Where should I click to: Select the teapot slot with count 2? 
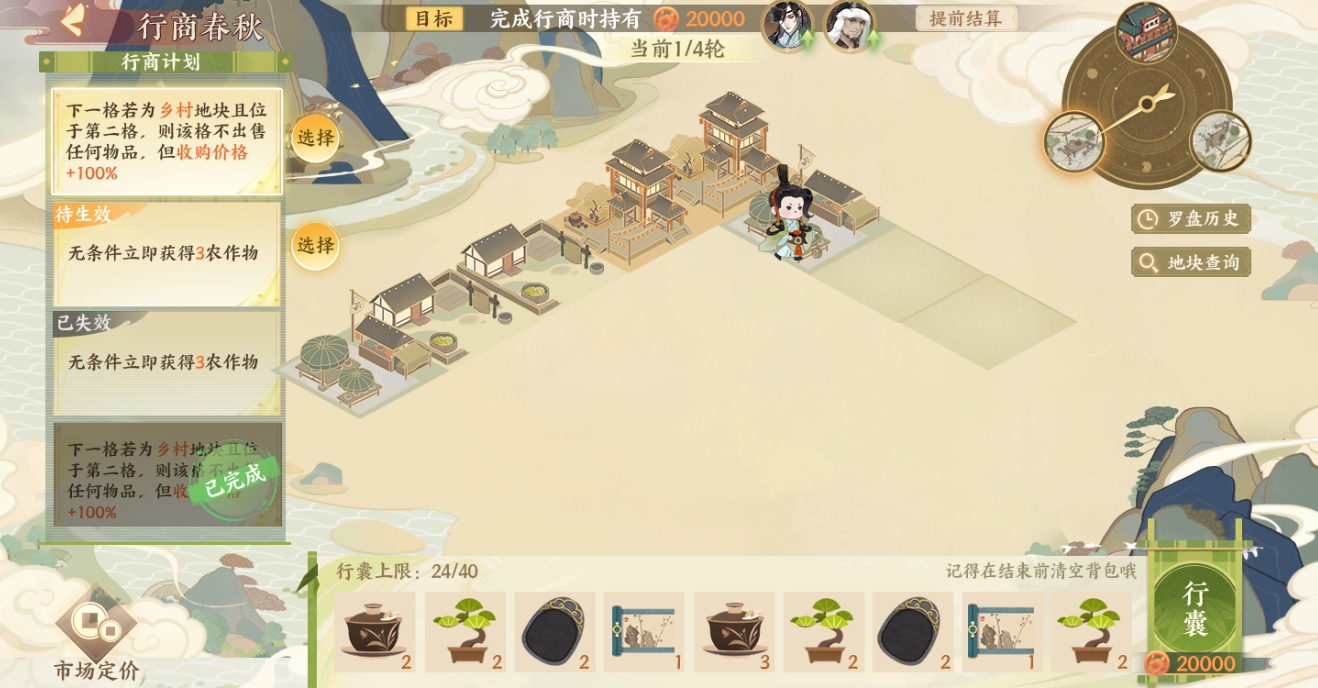point(374,632)
